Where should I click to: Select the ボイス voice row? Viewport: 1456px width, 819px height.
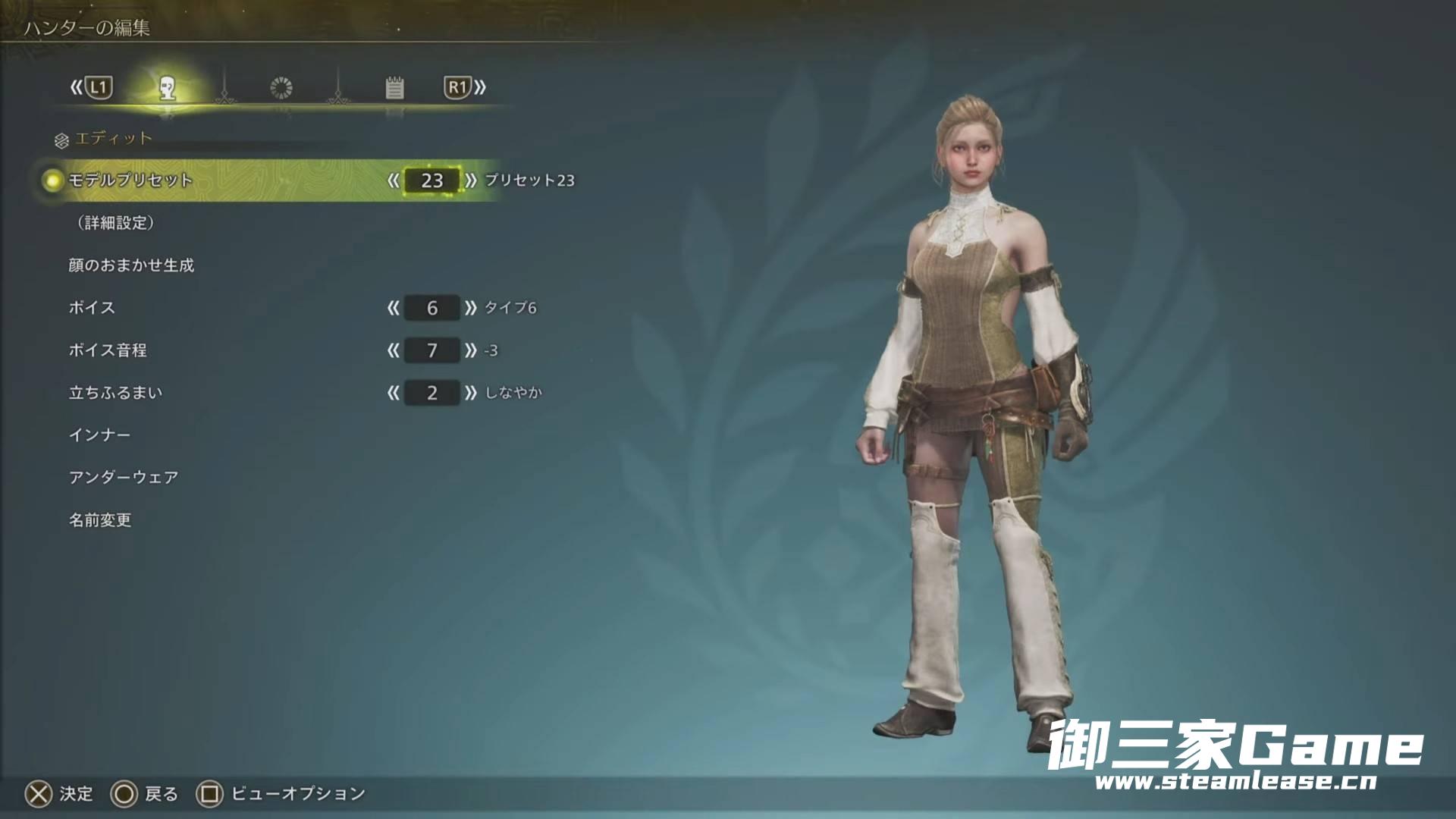click(x=92, y=308)
